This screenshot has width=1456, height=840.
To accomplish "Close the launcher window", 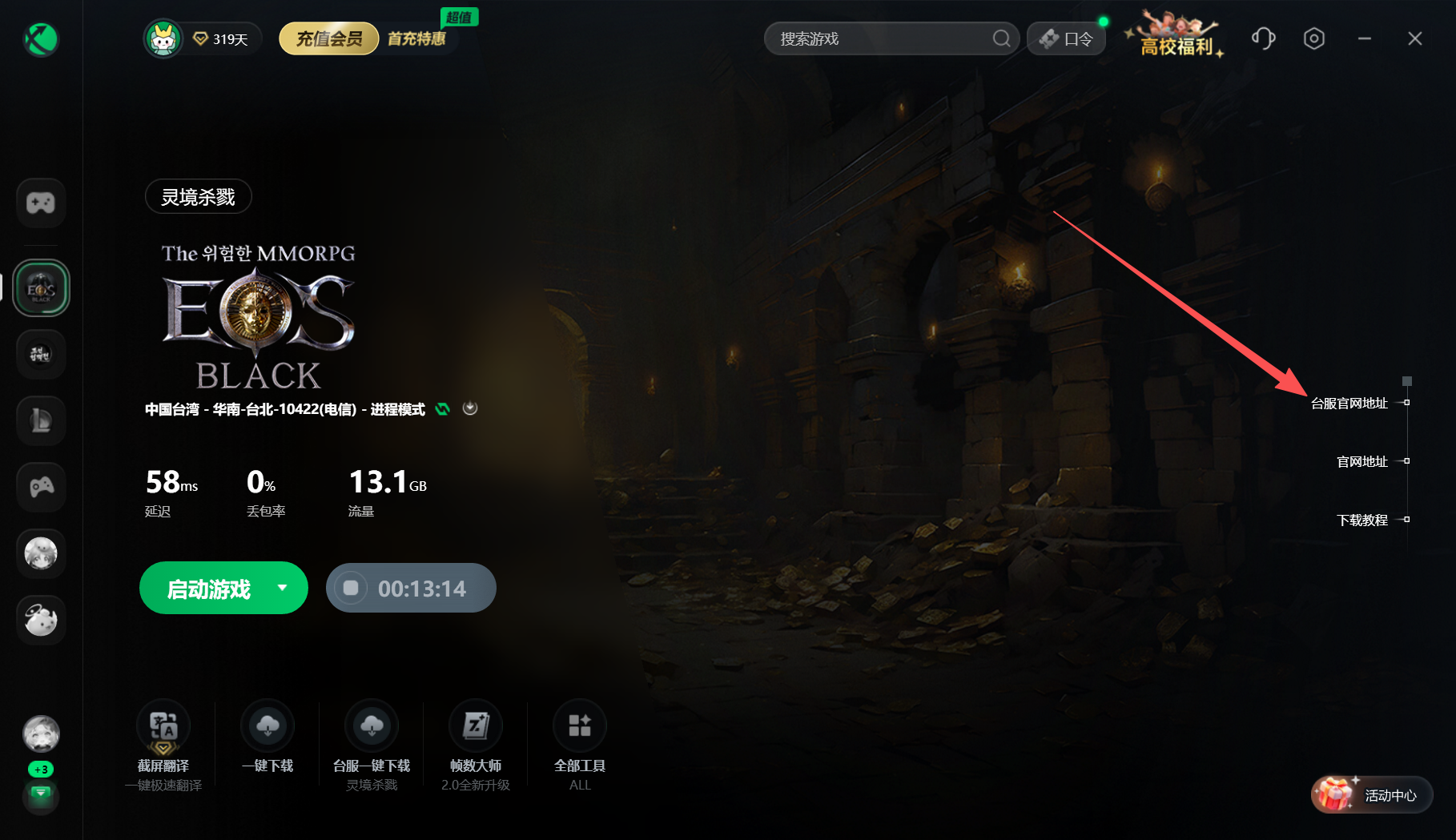I will (1415, 38).
